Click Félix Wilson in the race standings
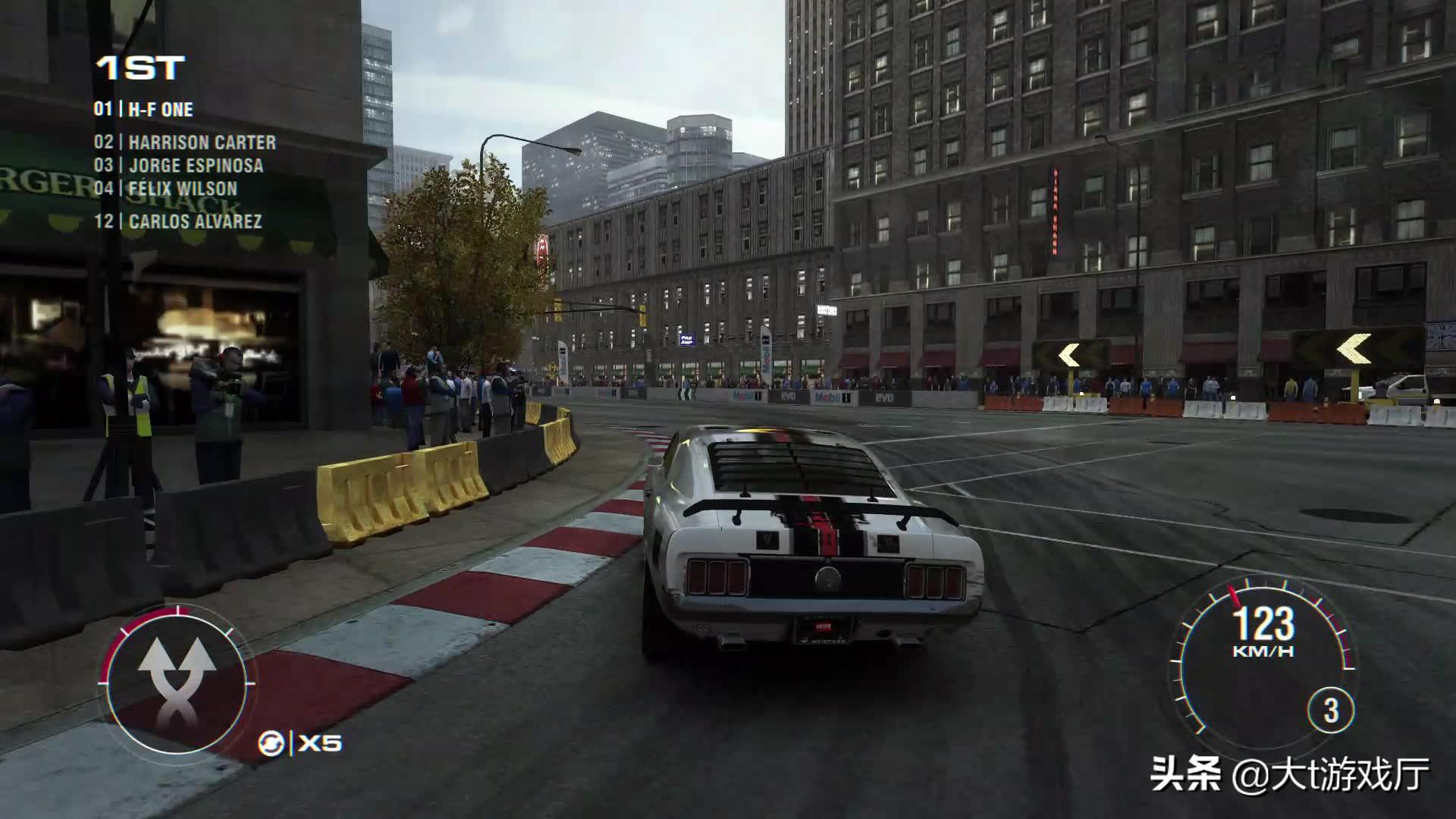 pos(166,189)
